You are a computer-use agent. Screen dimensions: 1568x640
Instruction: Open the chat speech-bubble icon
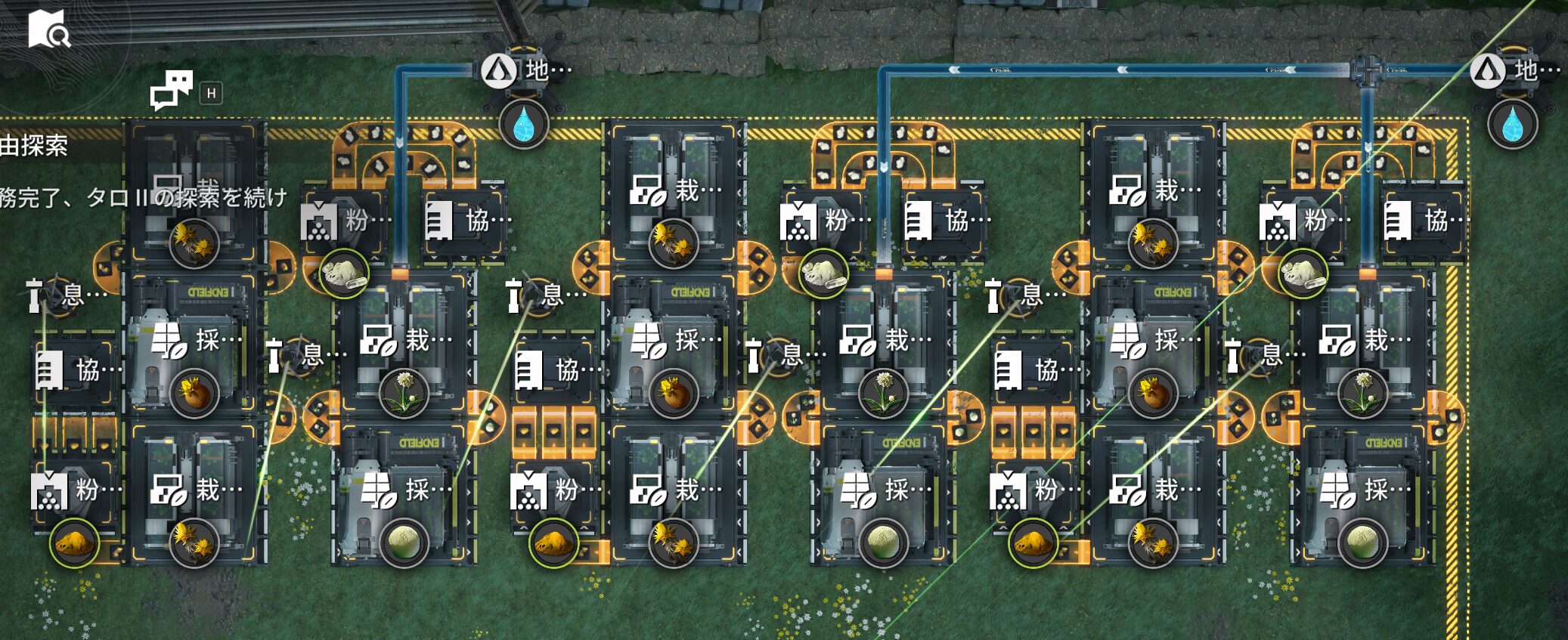point(171,91)
